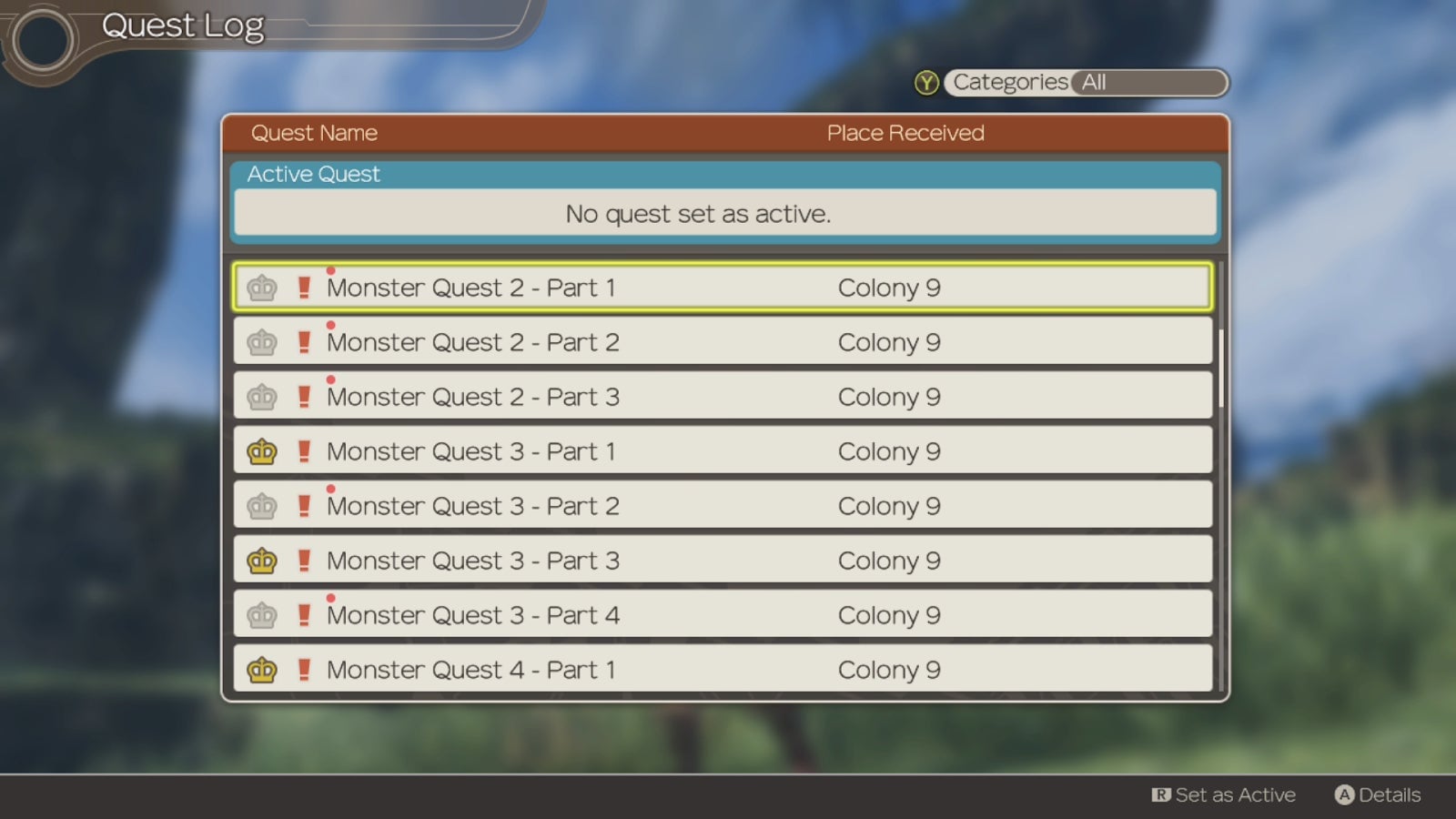Click the exclamation icon on Monster Quest 2 - Part 3

point(304,397)
